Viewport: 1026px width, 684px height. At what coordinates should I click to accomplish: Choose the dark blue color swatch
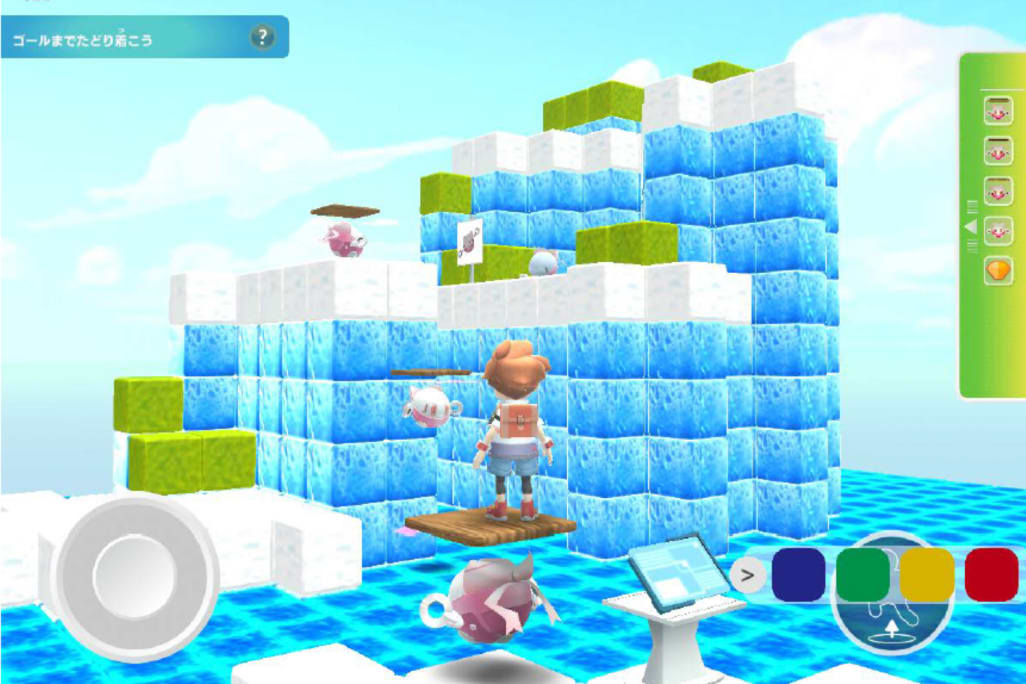point(799,575)
